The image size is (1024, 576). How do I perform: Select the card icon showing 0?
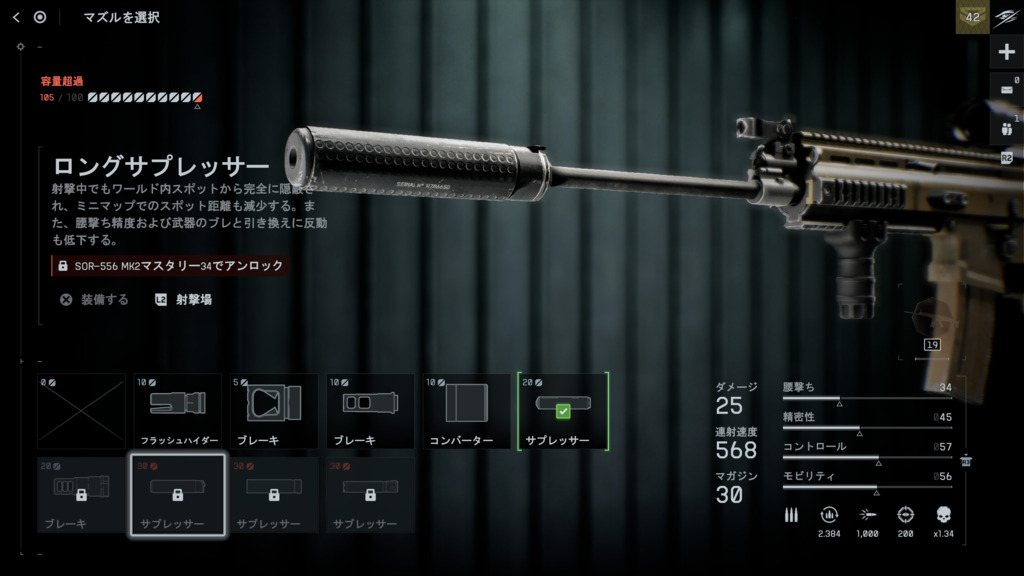1006,89
